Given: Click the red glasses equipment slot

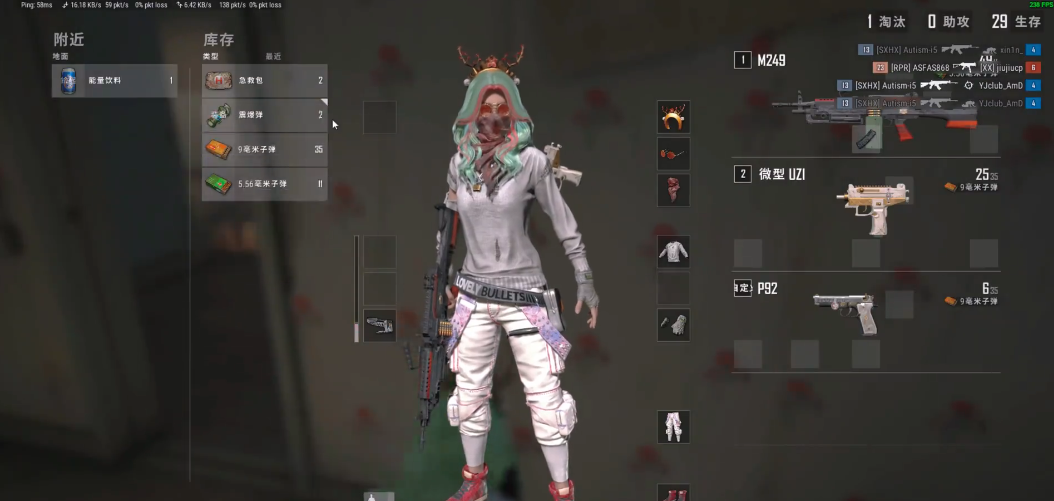Looking at the screenshot, I should [x=673, y=154].
